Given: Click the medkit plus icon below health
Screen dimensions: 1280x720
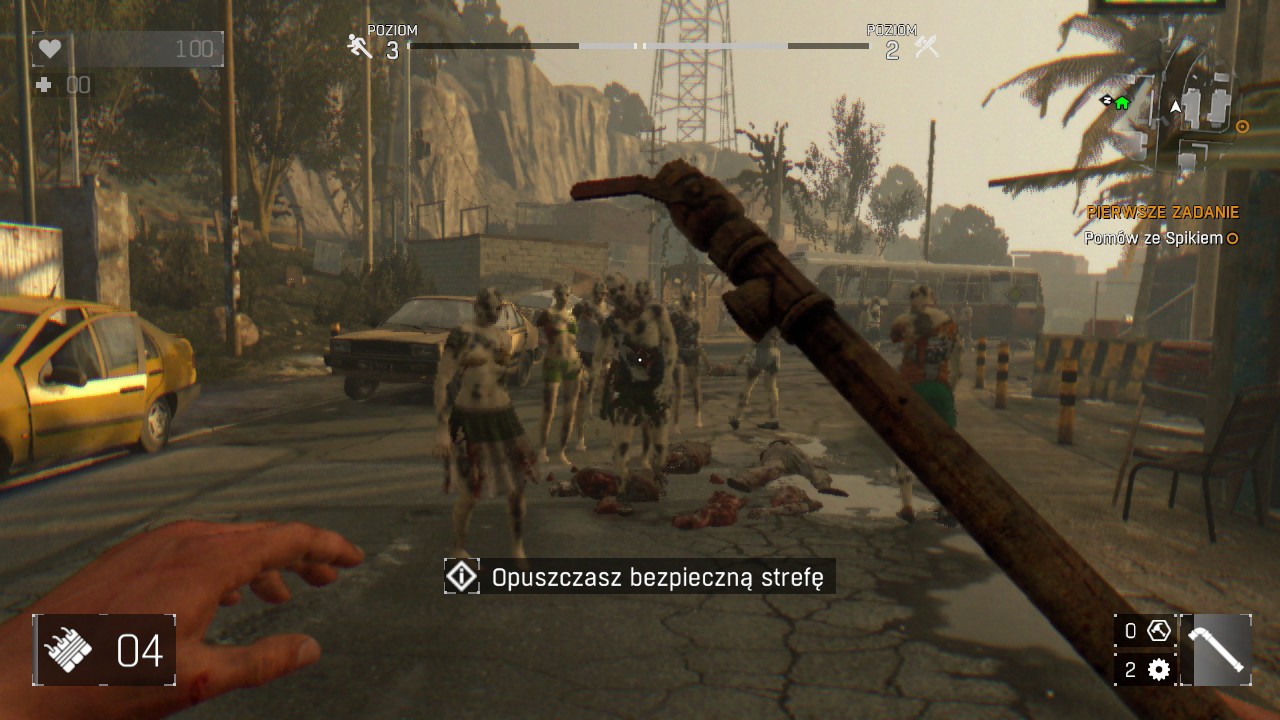Looking at the screenshot, I should coord(42,85).
